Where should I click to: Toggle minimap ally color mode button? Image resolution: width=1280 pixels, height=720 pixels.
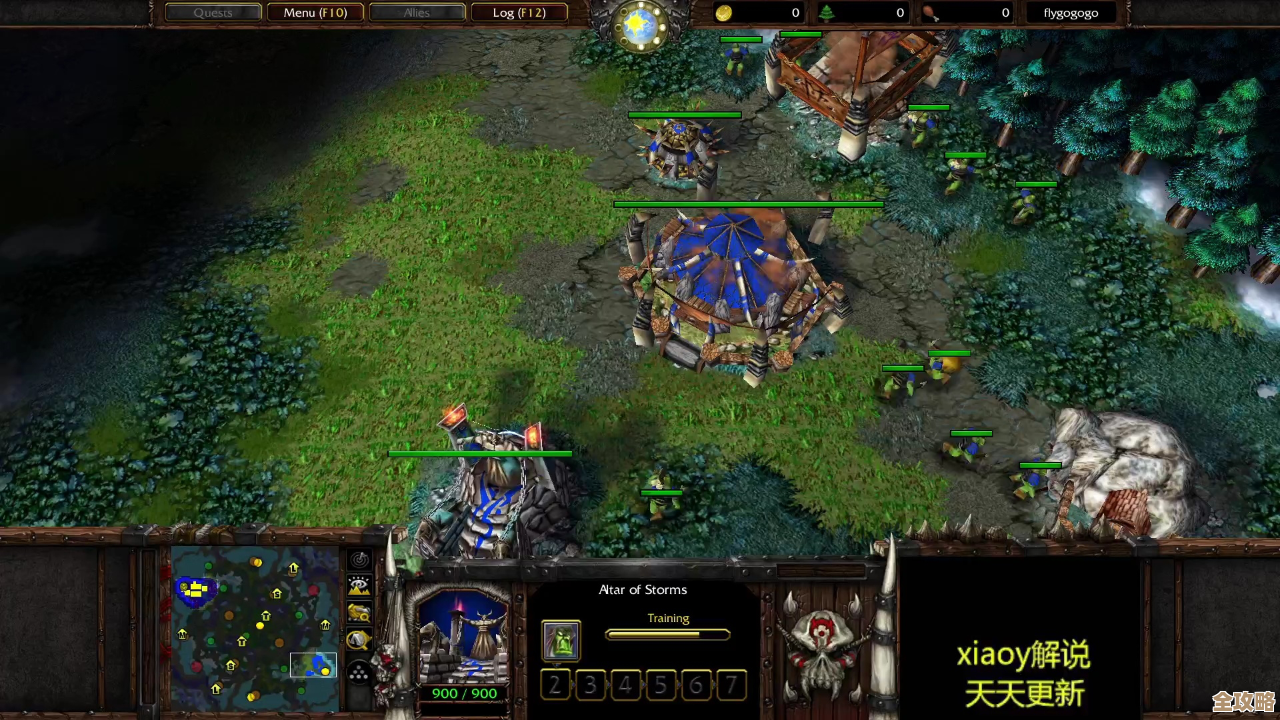pos(358,613)
